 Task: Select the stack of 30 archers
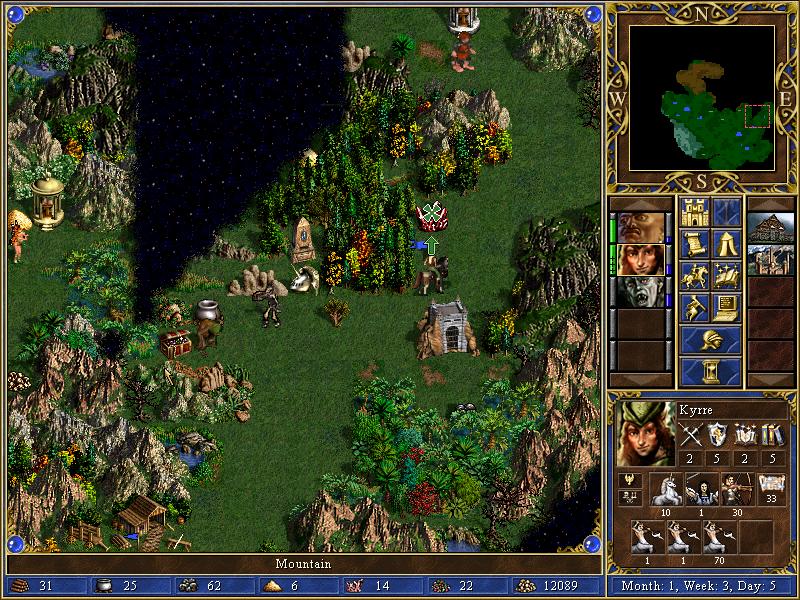[738, 489]
